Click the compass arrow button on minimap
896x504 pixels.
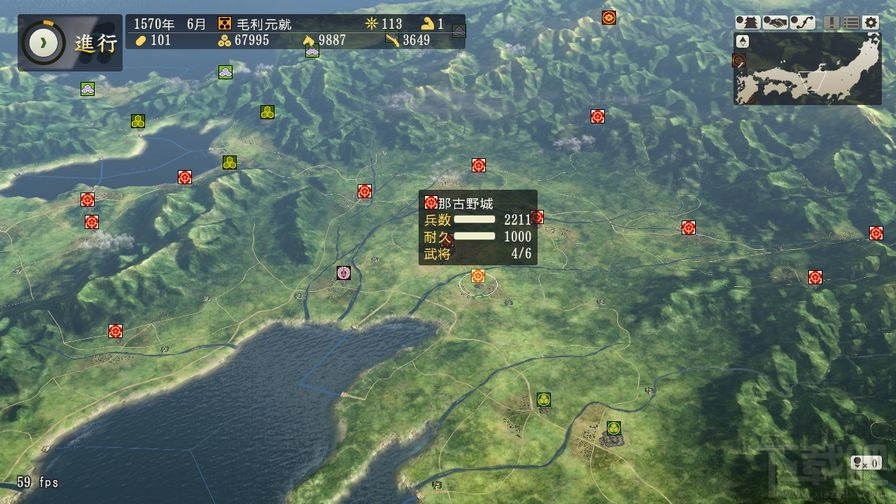pyautogui.click(x=741, y=40)
